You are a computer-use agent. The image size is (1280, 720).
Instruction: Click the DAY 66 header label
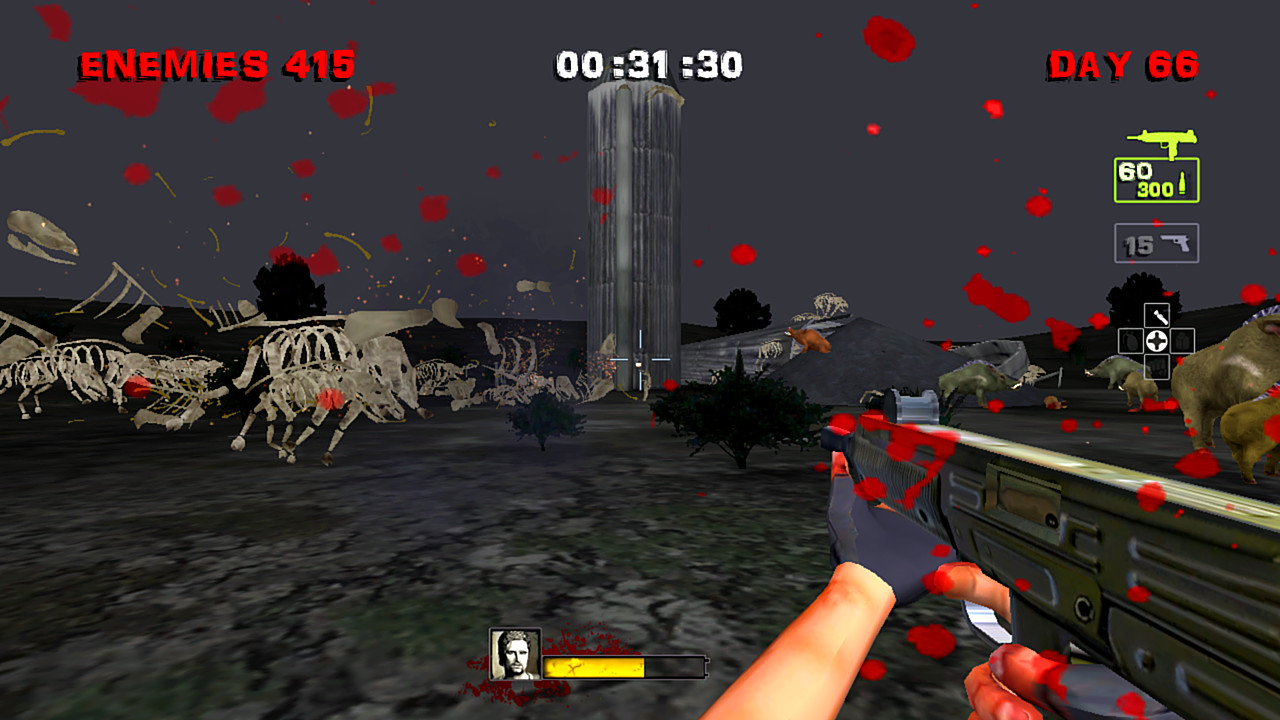coord(1121,65)
